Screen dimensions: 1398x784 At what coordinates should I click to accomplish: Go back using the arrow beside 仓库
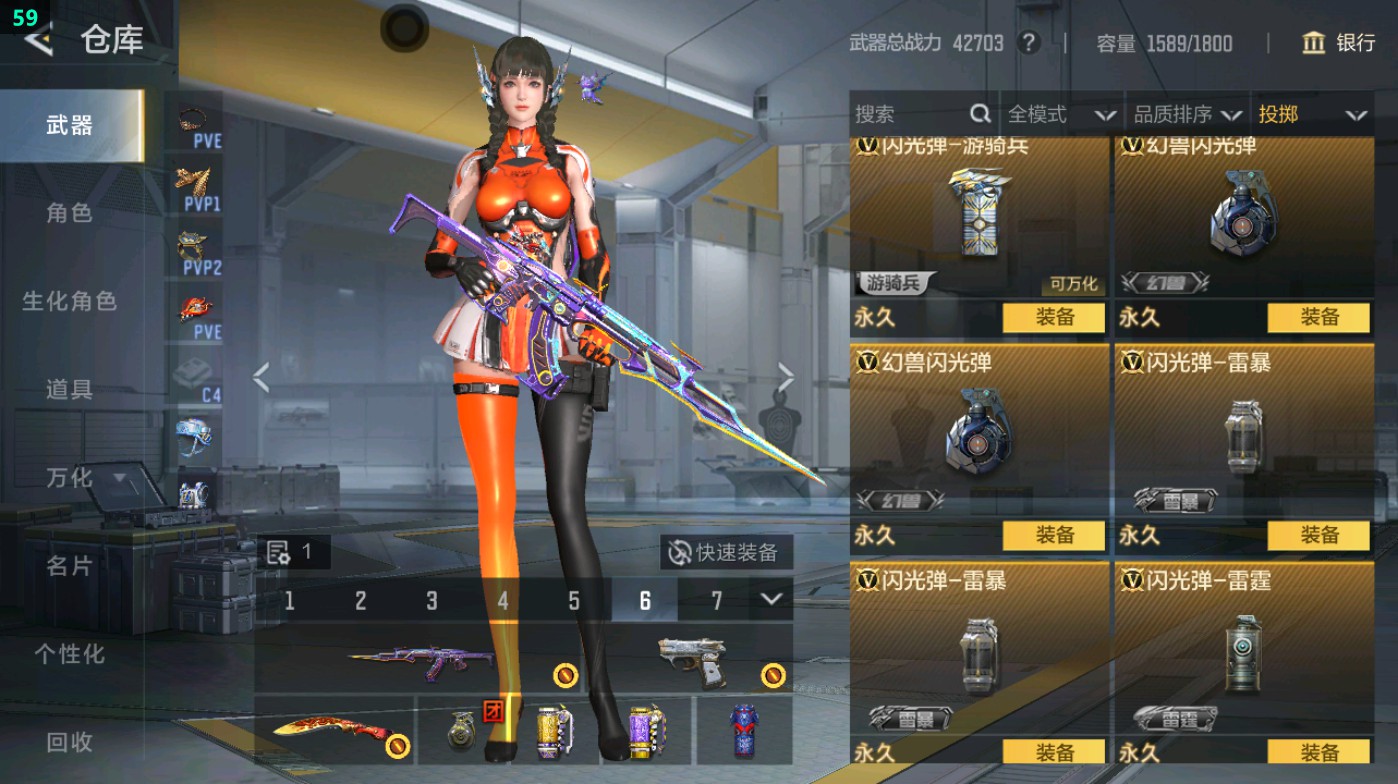(38, 40)
